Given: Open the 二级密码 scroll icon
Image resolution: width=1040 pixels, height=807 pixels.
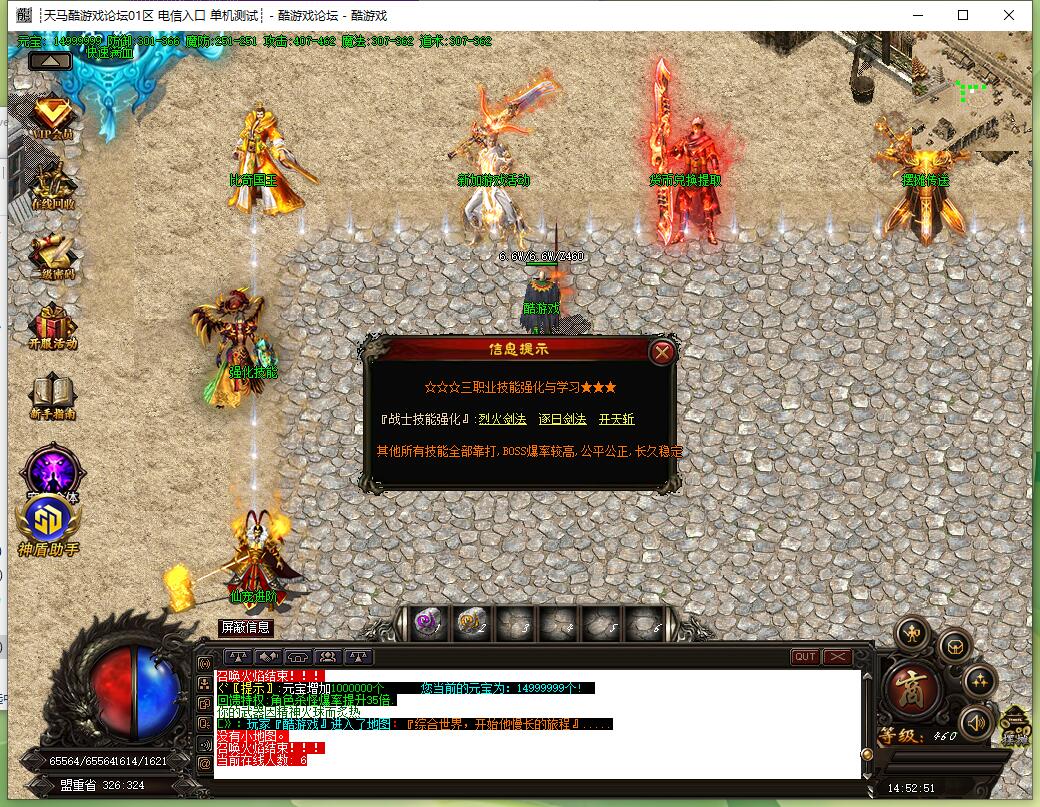Looking at the screenshot, I should (x=51, y=254).
